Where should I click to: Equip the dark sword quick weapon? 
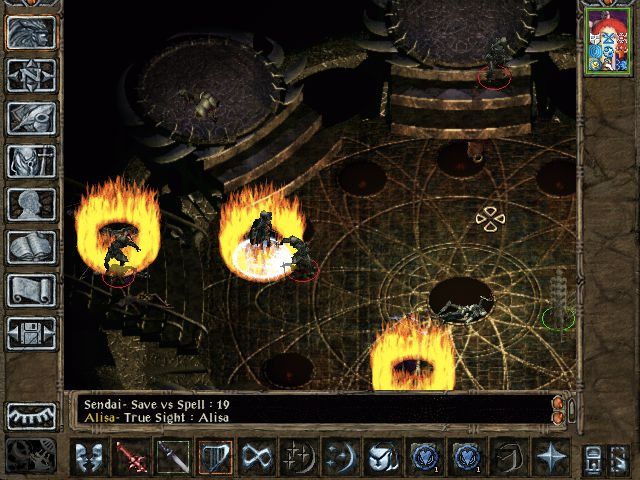pos(174,457)
